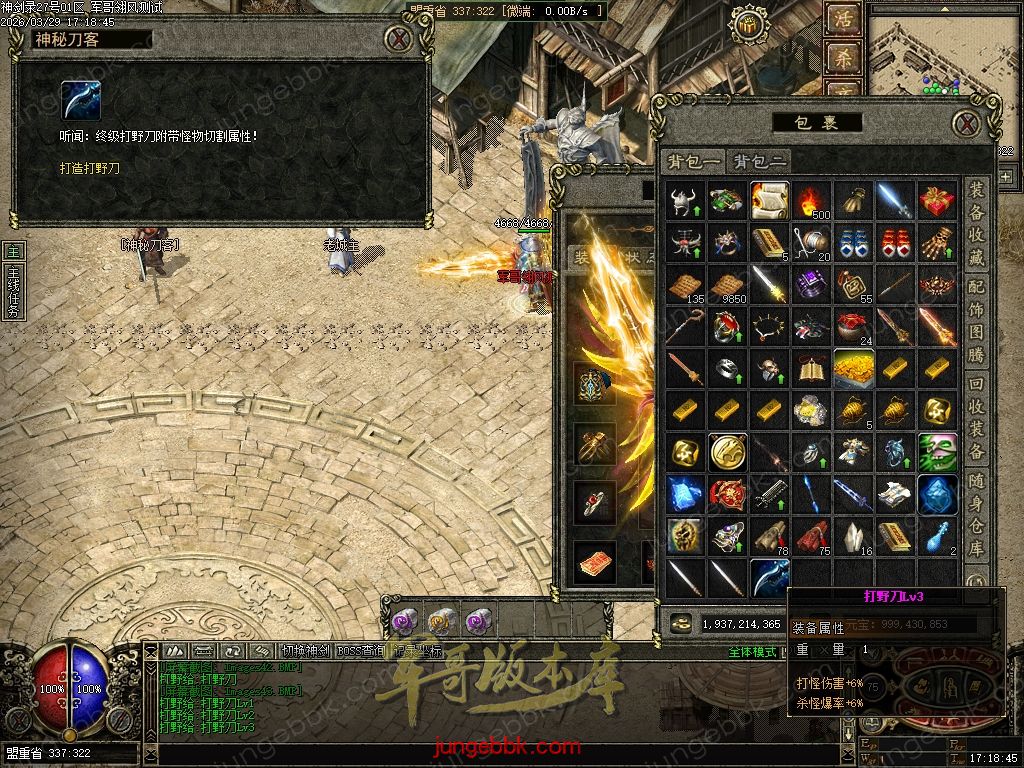This screenshot has height=768, width=1024.
Task: Select the gold treasure pile item
Action: click(x=853, y=368)
